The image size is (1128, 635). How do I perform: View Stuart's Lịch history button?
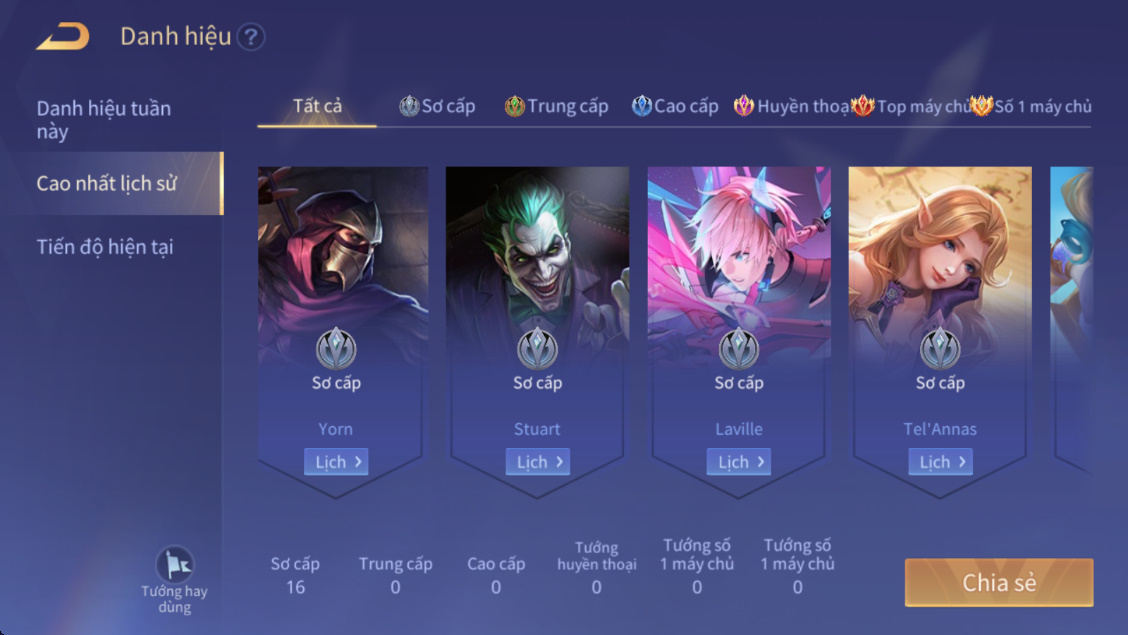coord(537,461)
